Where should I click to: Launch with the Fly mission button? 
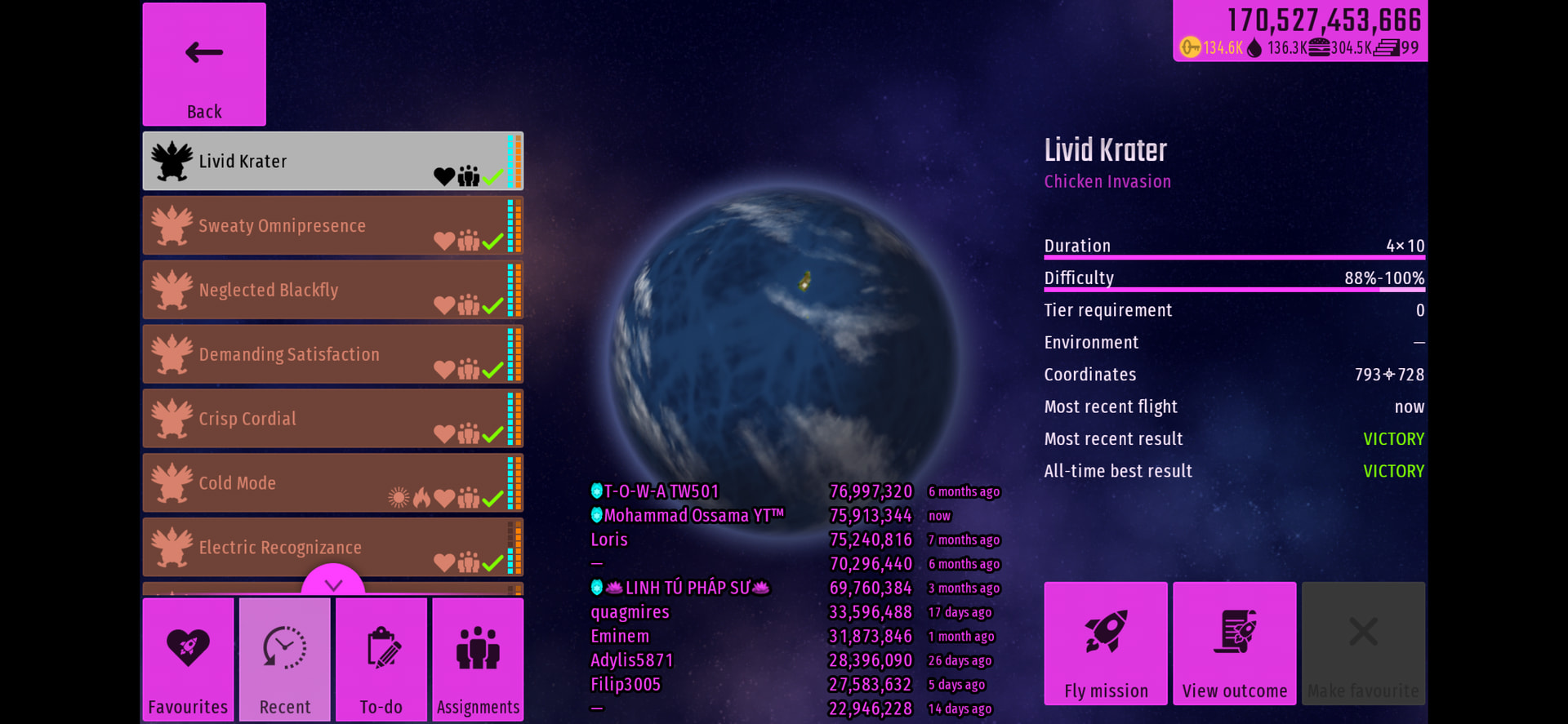1106,643
